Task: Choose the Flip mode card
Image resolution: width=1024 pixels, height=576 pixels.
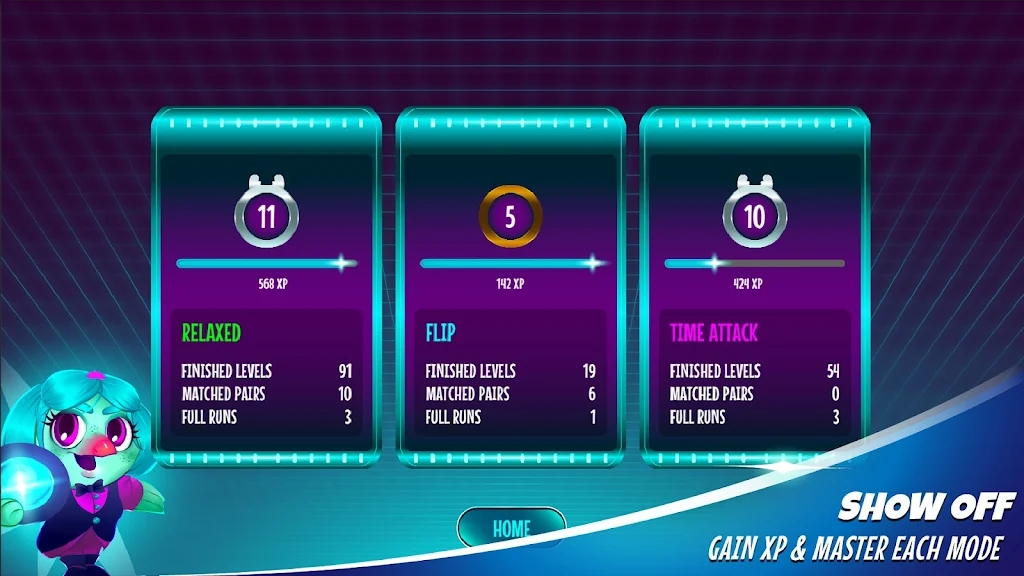Action: [x=510, y=288]
